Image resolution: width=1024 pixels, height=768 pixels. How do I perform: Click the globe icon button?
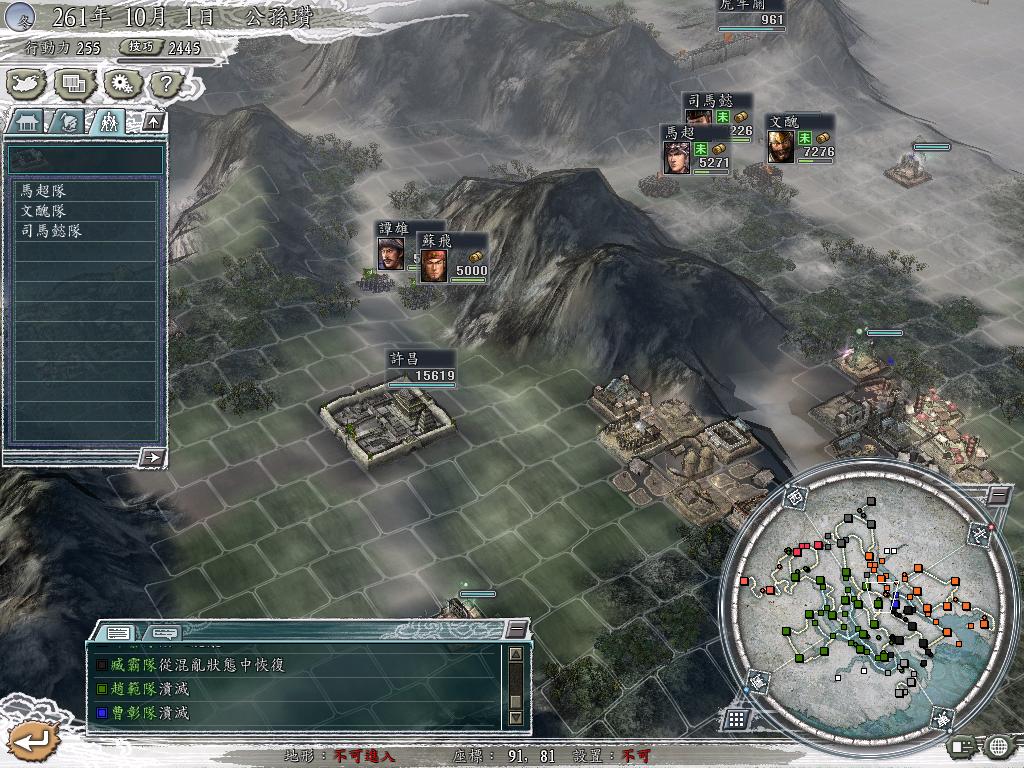click(998, 745)
